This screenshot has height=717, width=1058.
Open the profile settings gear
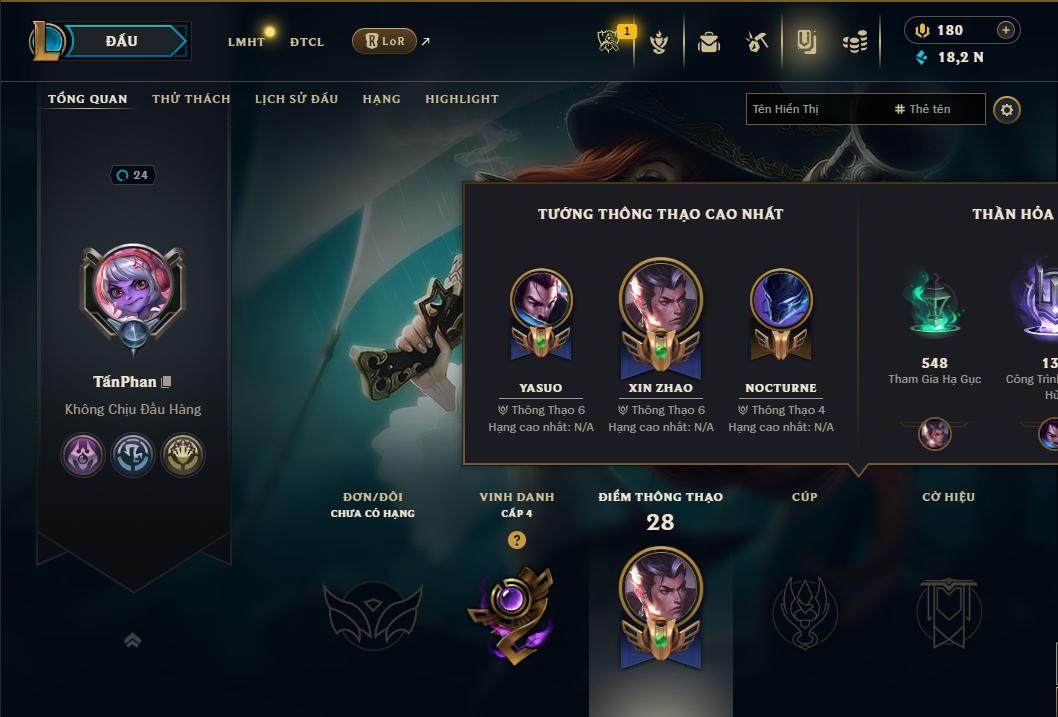(x=1007, y=110)
